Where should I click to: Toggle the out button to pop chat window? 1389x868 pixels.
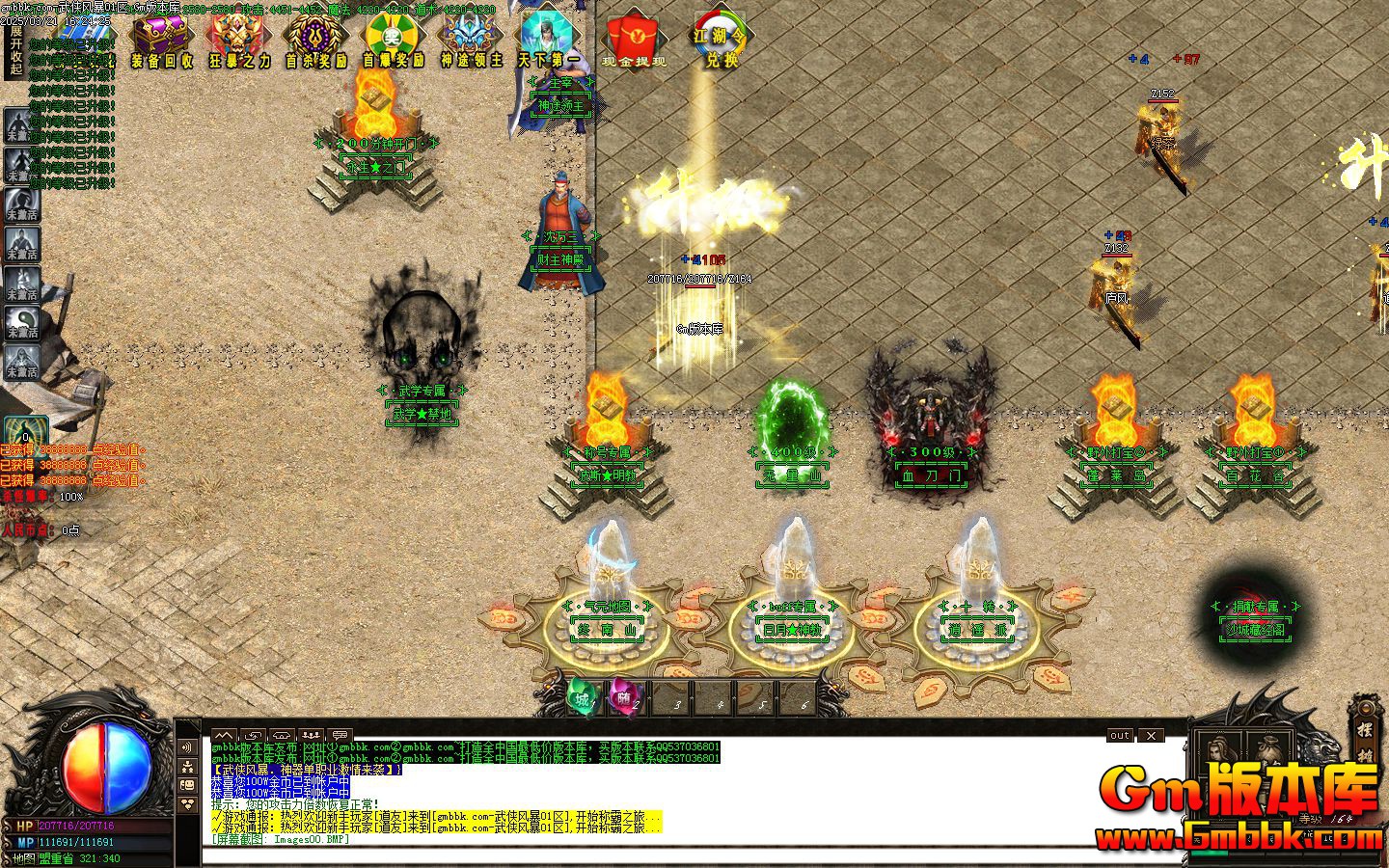point(1118,735)
